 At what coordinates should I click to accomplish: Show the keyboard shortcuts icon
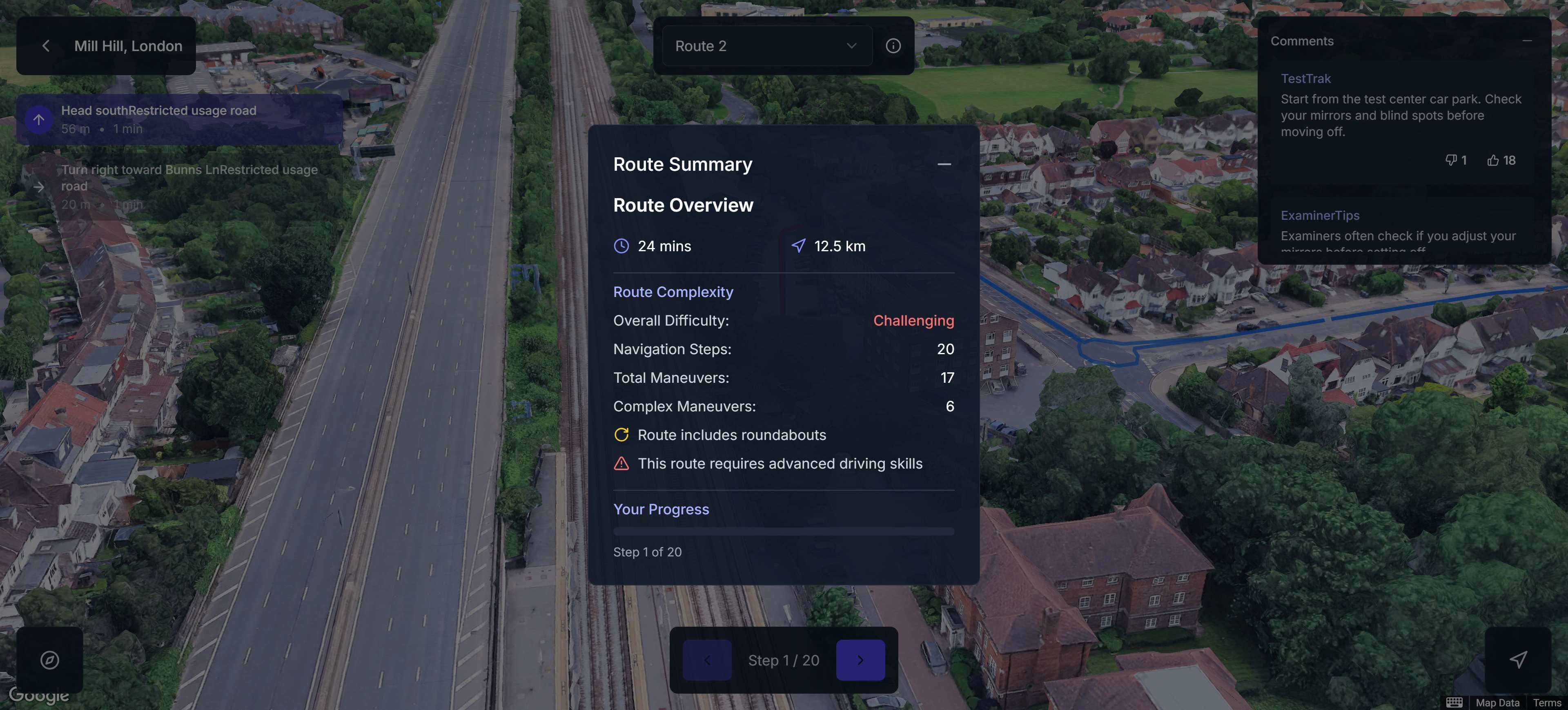pos(1454,703)
